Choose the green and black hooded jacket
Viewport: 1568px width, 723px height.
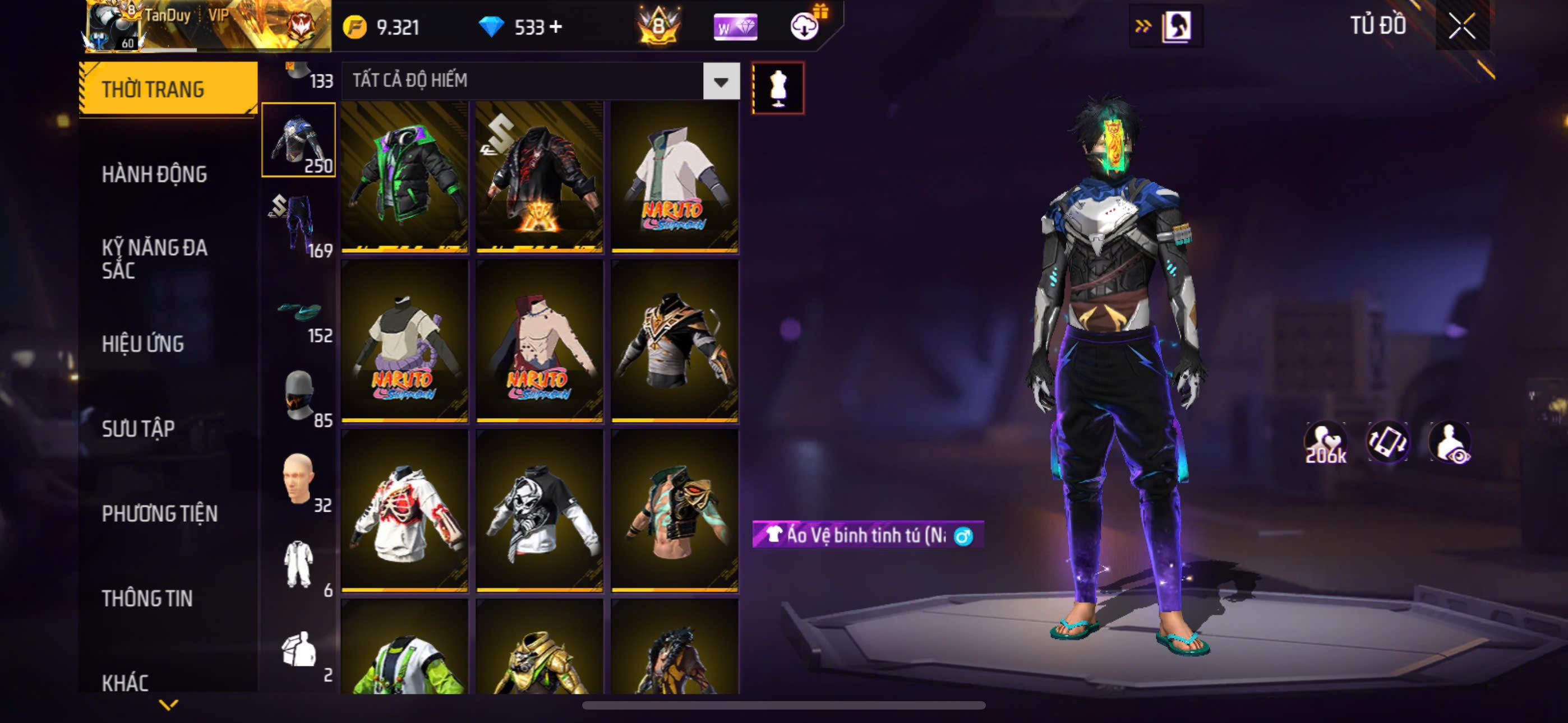405,177
